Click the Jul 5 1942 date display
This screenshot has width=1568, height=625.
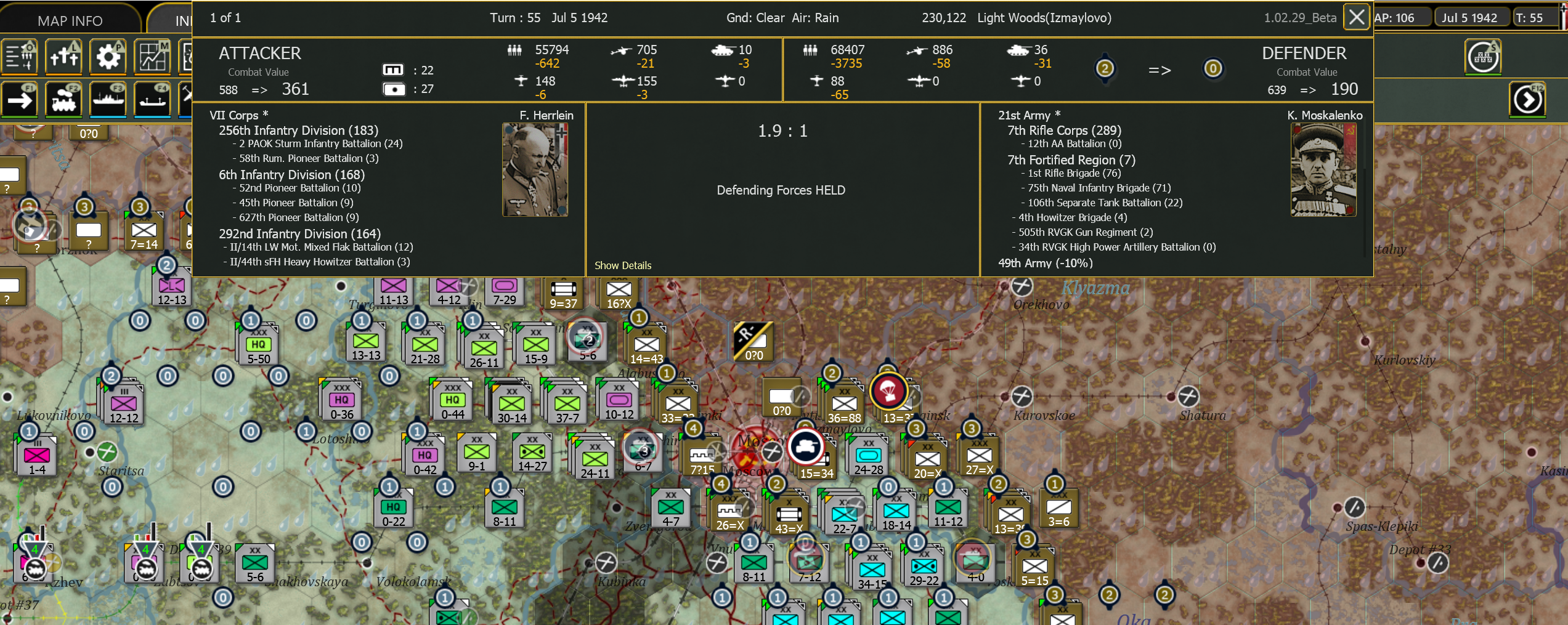1472,17
